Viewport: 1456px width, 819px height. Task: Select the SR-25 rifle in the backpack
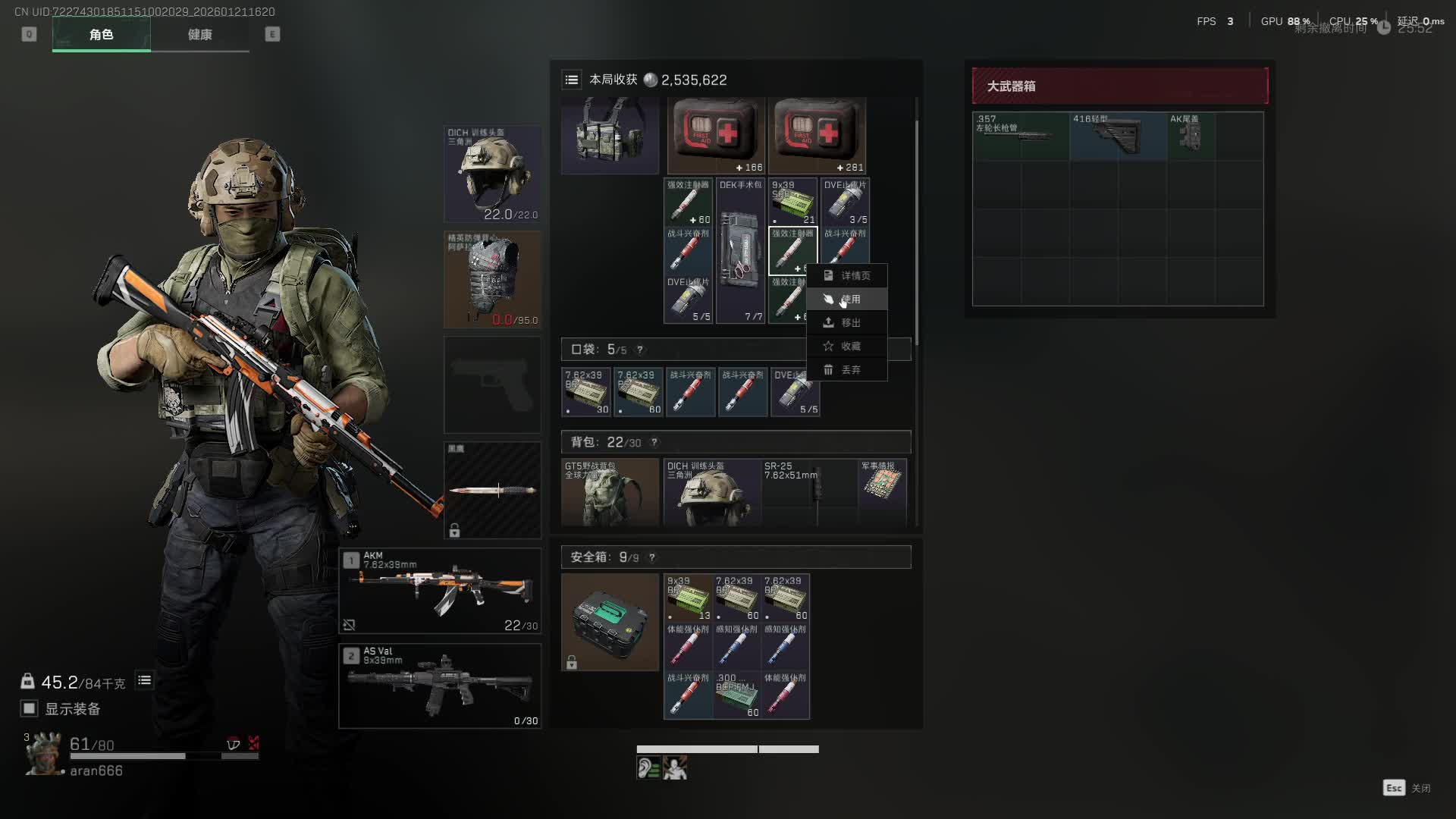click(808, 491)
